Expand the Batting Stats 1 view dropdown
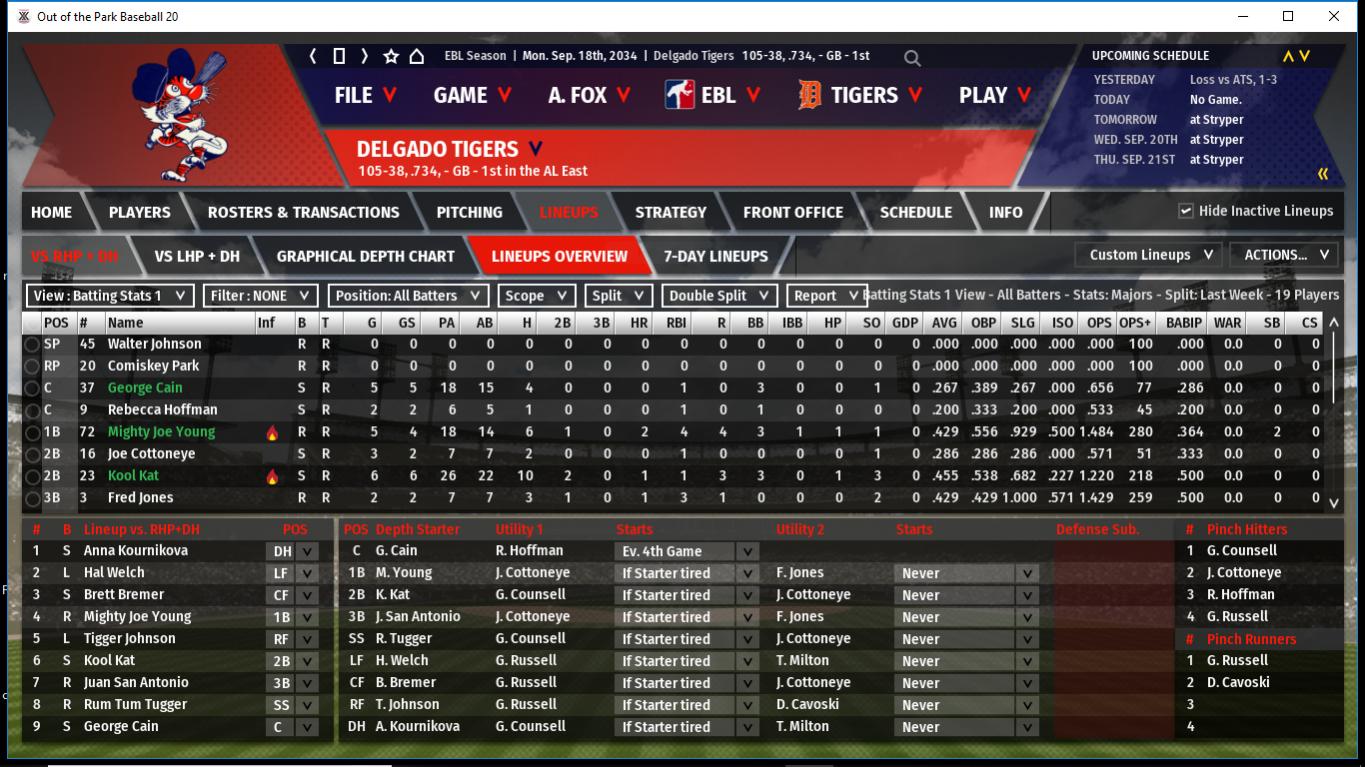Image resolution: width=1365 pixels, height=767 pixels. (x=110, y=296)
